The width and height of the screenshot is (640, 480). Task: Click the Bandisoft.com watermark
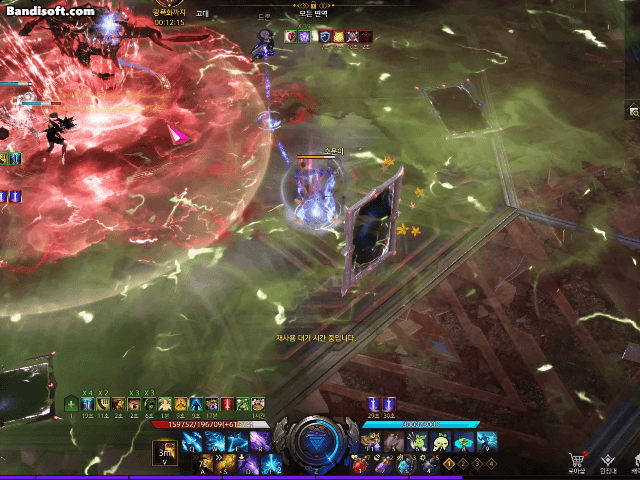[x=50, y=11]
